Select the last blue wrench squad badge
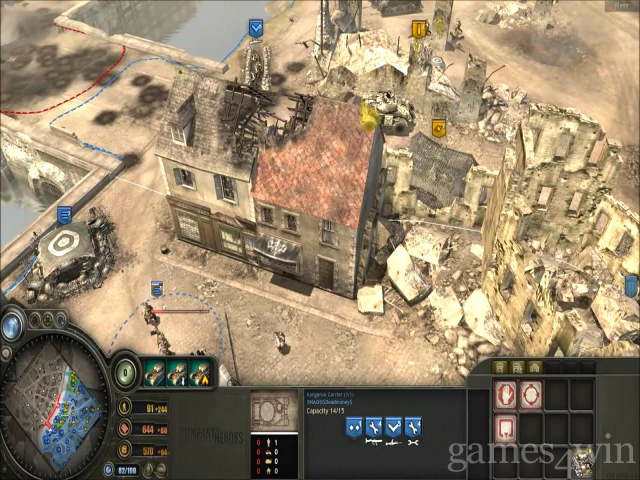This screenshot has width=640, height=480. coord(413,426)
